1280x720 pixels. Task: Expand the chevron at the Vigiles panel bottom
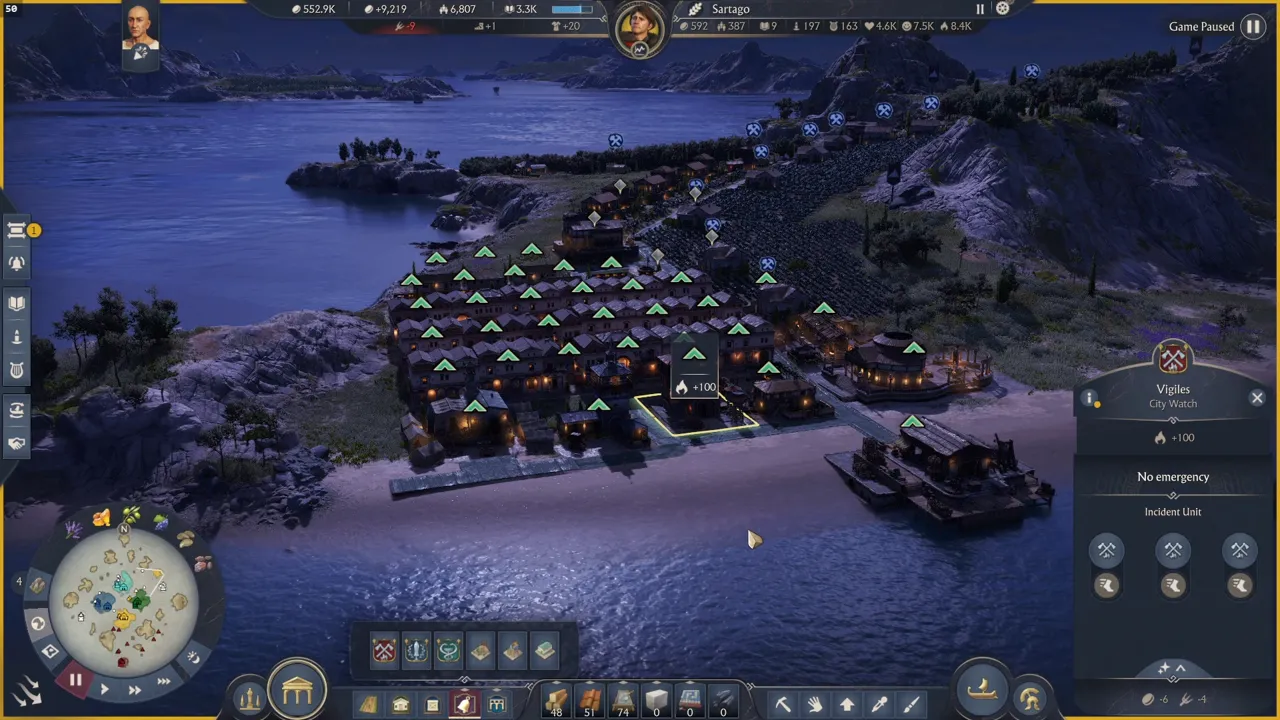coord(1179,666)
